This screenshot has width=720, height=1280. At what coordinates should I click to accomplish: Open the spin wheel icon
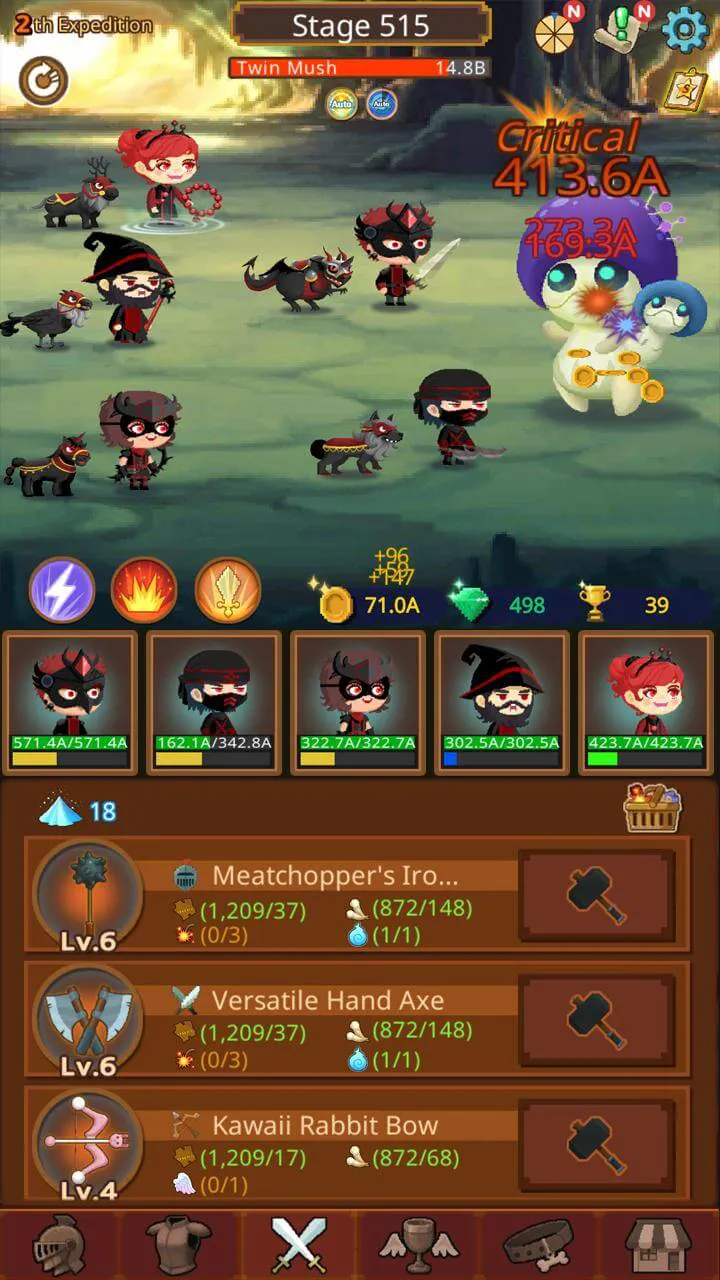click(555, 33)
